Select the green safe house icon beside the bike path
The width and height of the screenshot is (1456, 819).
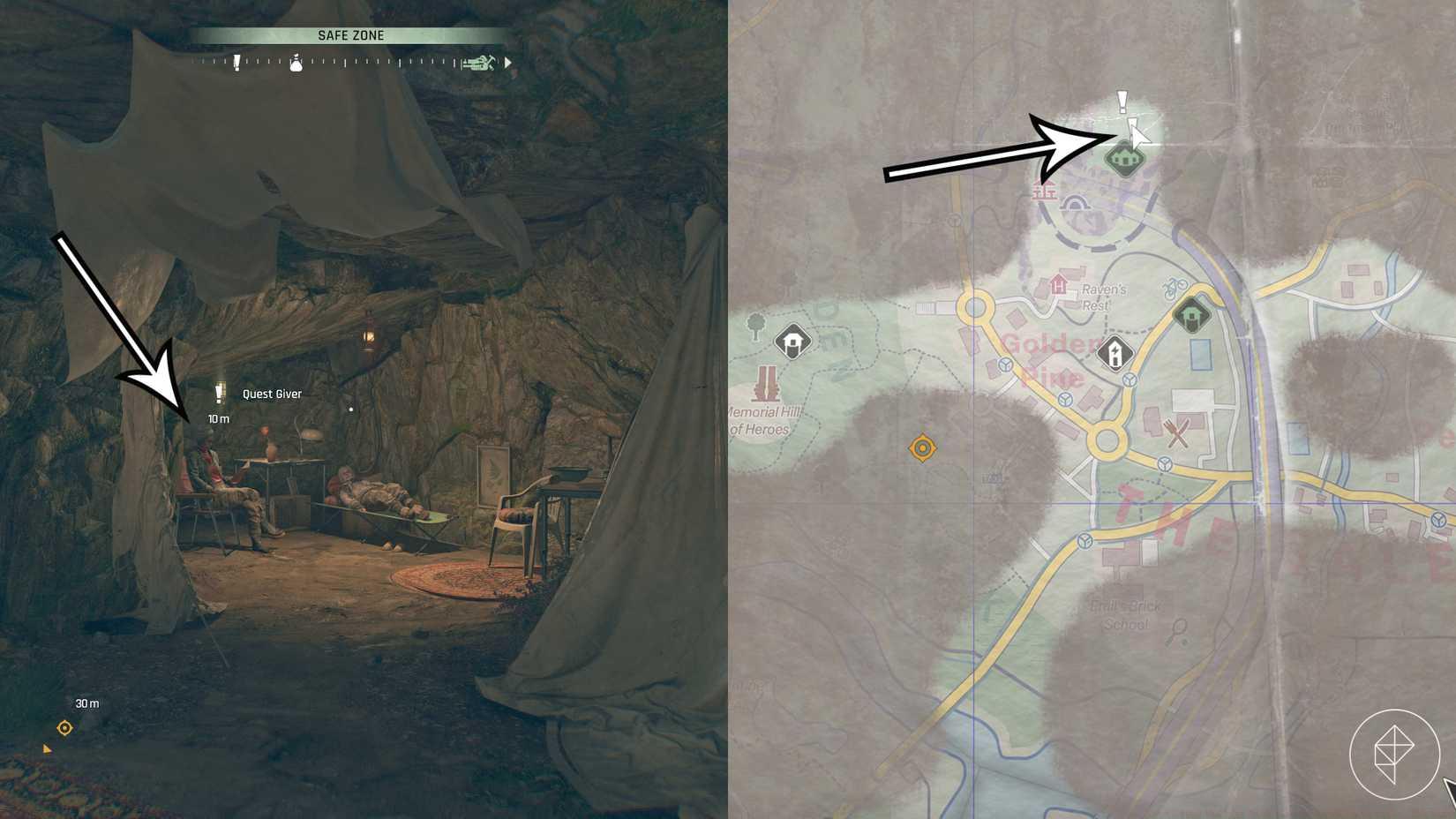pyautogui.click(x=1192, y=315)
